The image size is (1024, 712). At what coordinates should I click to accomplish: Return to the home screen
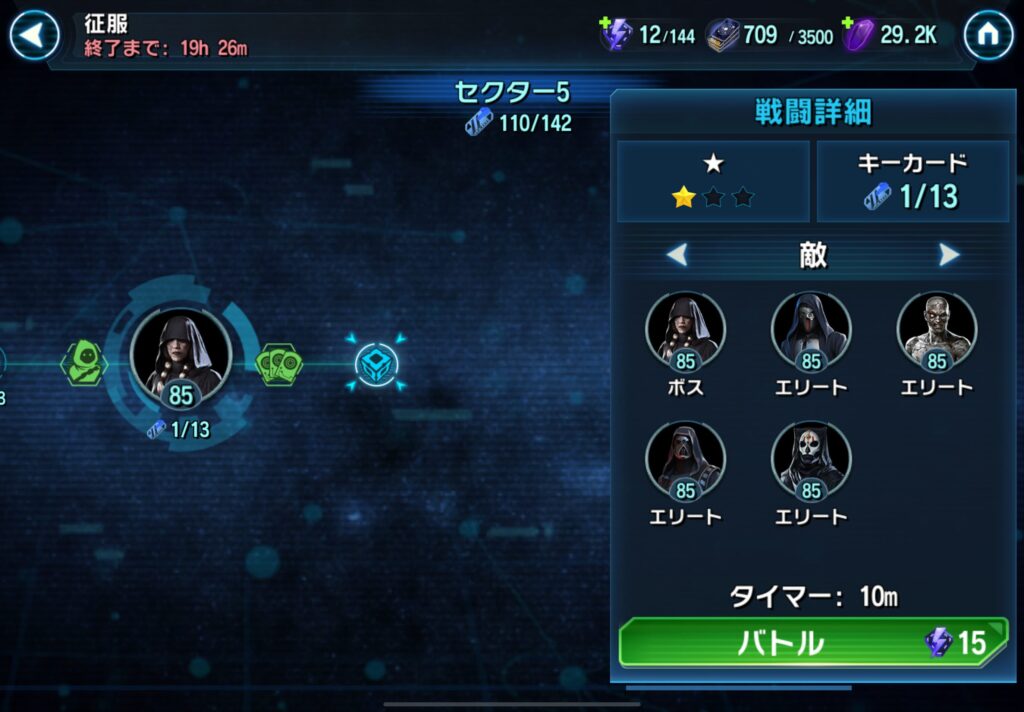coord(988,35)
